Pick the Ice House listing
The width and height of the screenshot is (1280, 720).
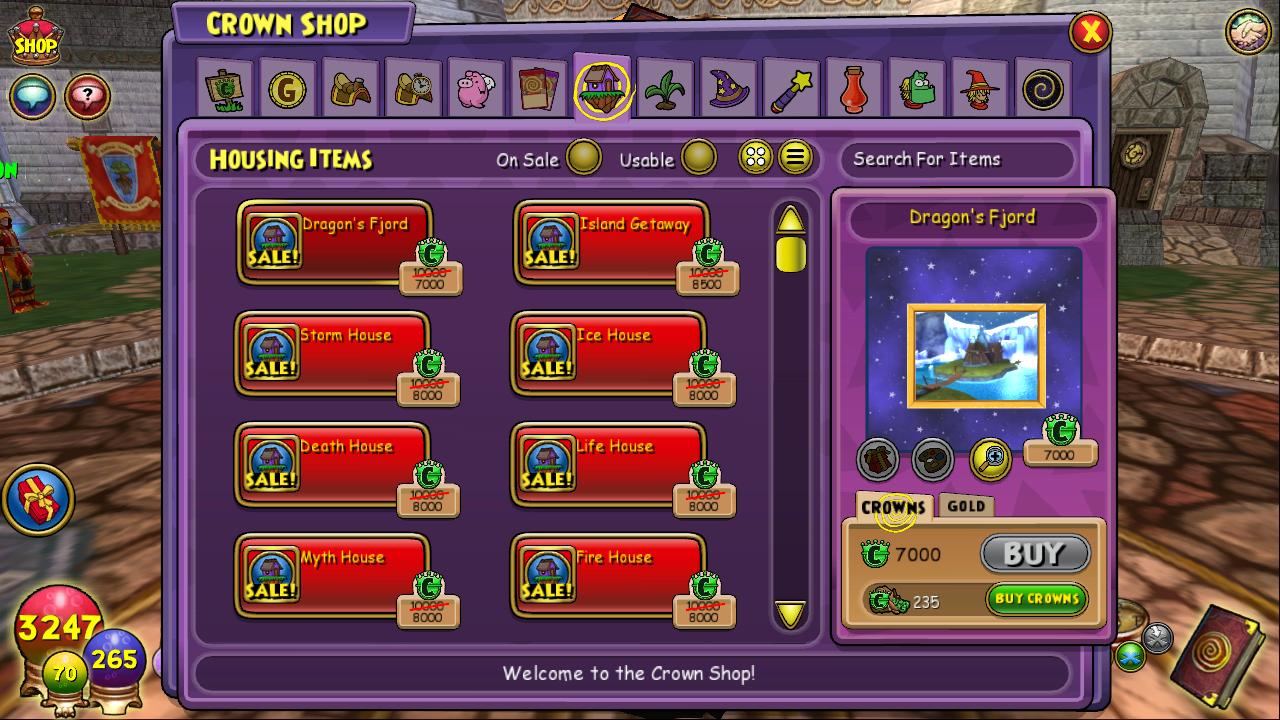tap(609, 354)
